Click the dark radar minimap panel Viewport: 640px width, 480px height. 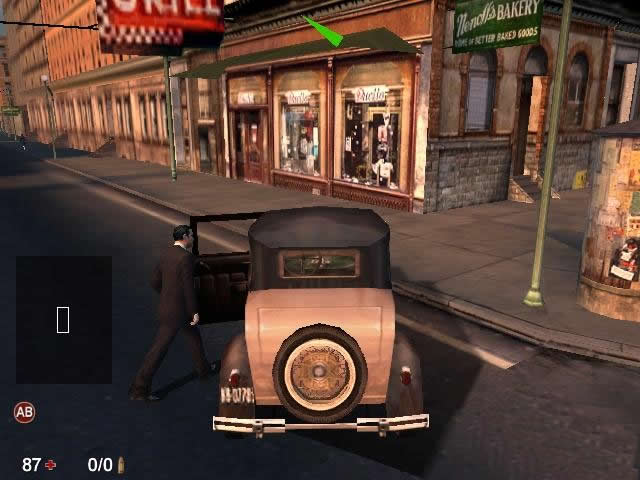click(x=63, y=319)
